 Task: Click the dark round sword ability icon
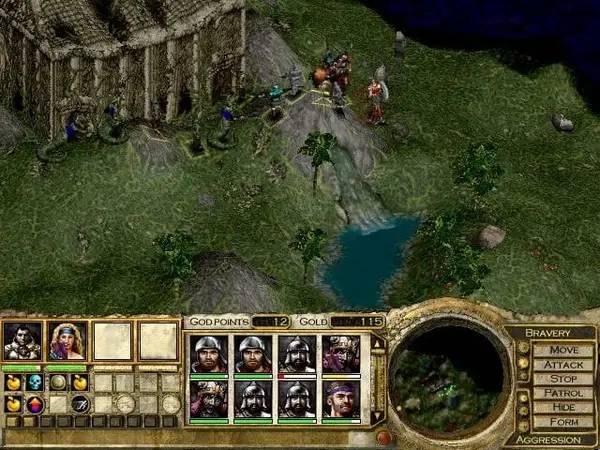pos(80,404)
